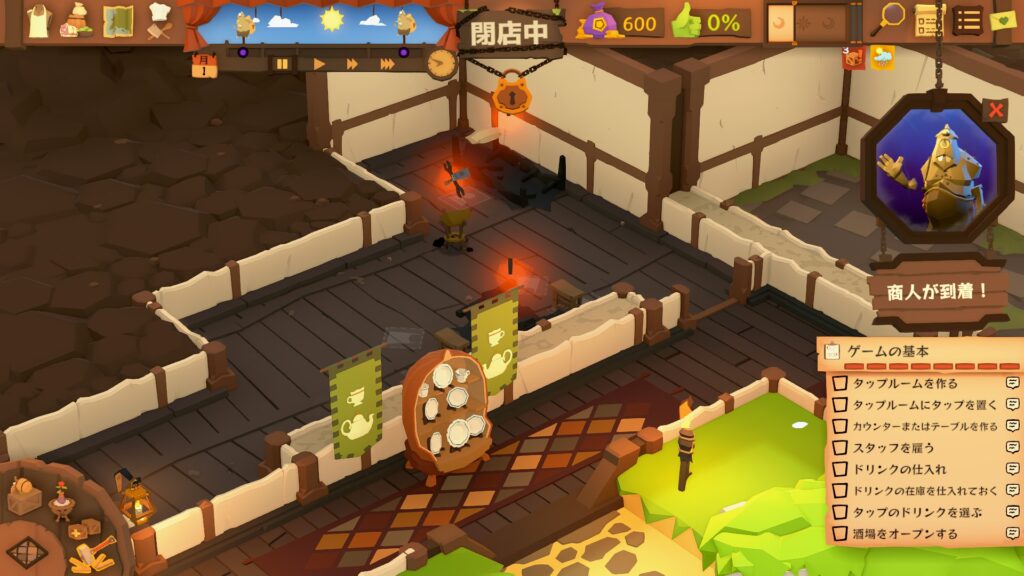The width and height of the screenshot is (1024, 576).
Task: Open the checklist notes icon
Action: [927, 20]
